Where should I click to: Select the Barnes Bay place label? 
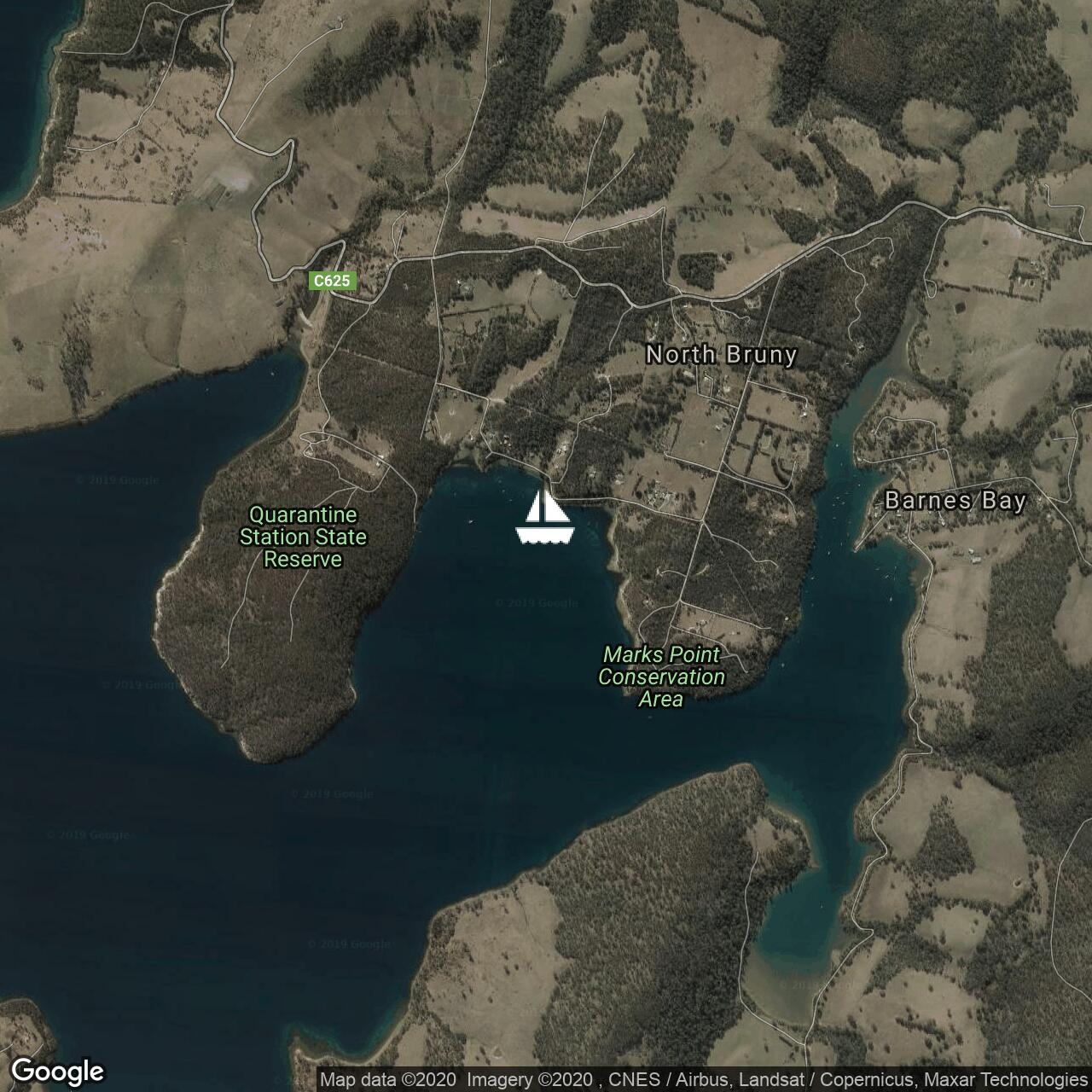[x=955, y=501]
